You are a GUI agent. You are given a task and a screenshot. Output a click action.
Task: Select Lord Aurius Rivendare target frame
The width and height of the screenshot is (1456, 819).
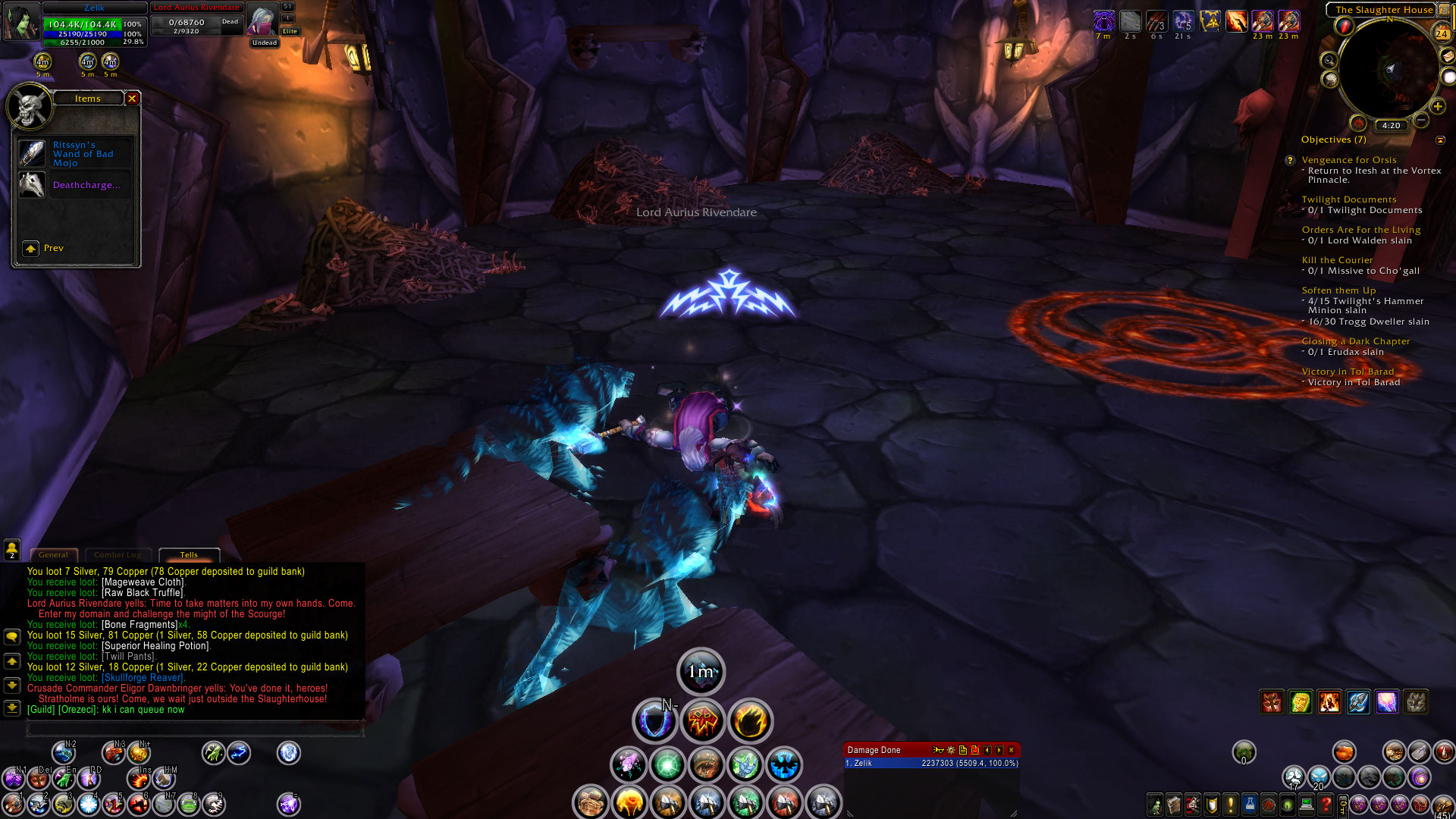pyautogui.click(x=196, y=21)
